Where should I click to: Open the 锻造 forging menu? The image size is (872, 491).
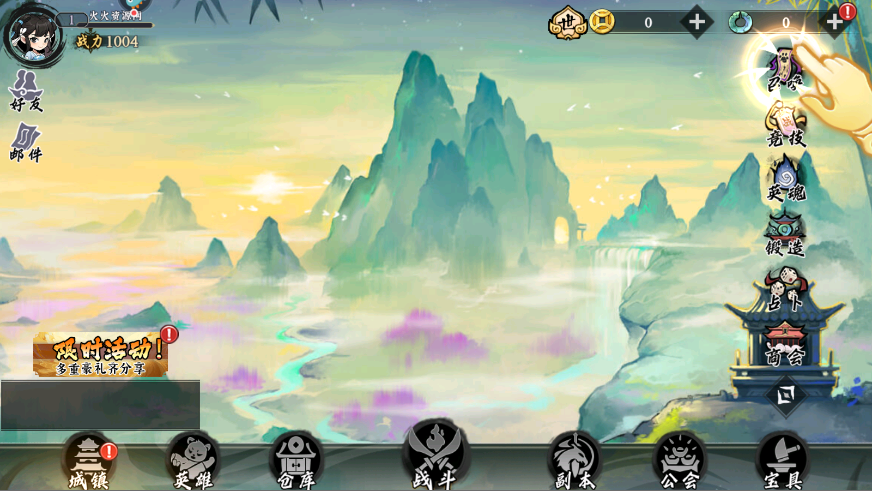[786, 234]
